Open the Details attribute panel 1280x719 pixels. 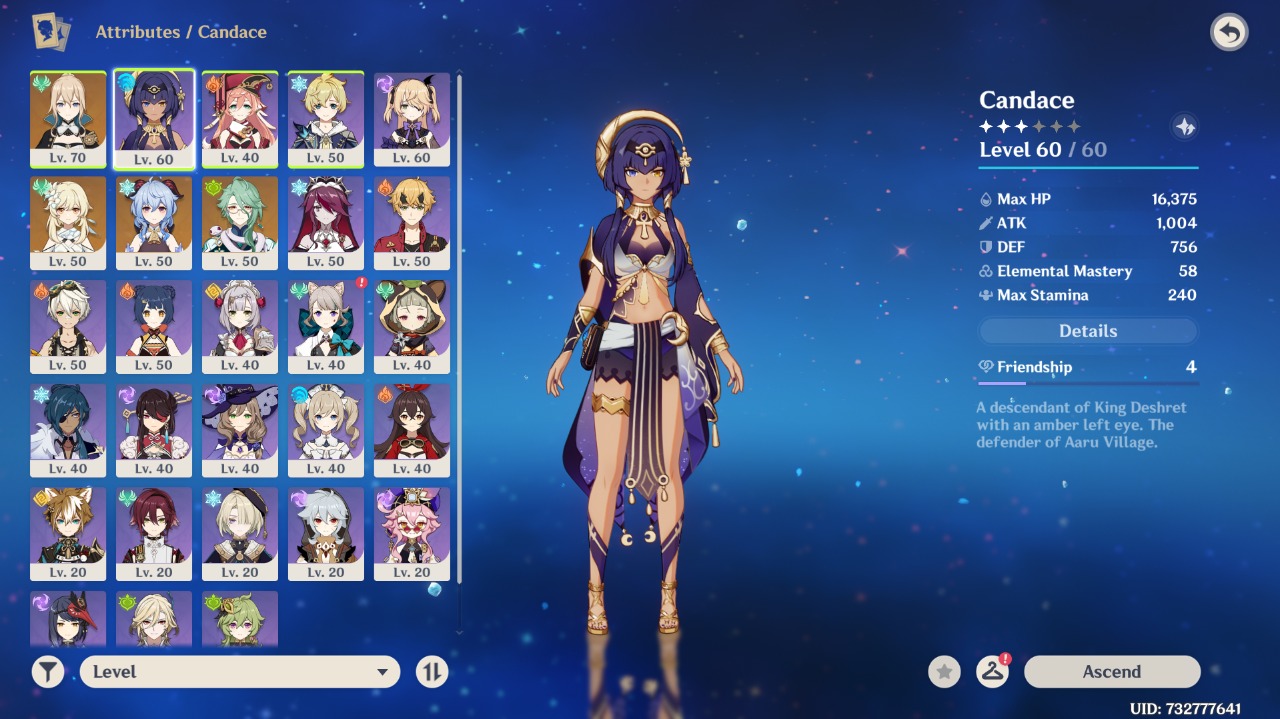(1087, 331)
